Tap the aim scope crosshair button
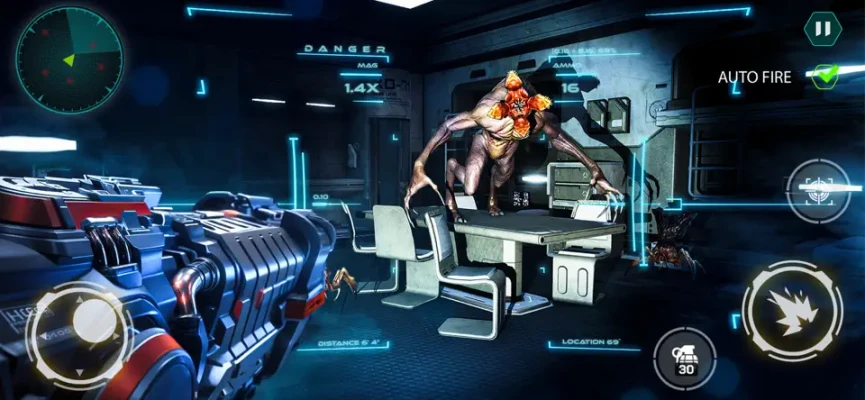Viewport: 865px width, 400px height. [818, 190]
